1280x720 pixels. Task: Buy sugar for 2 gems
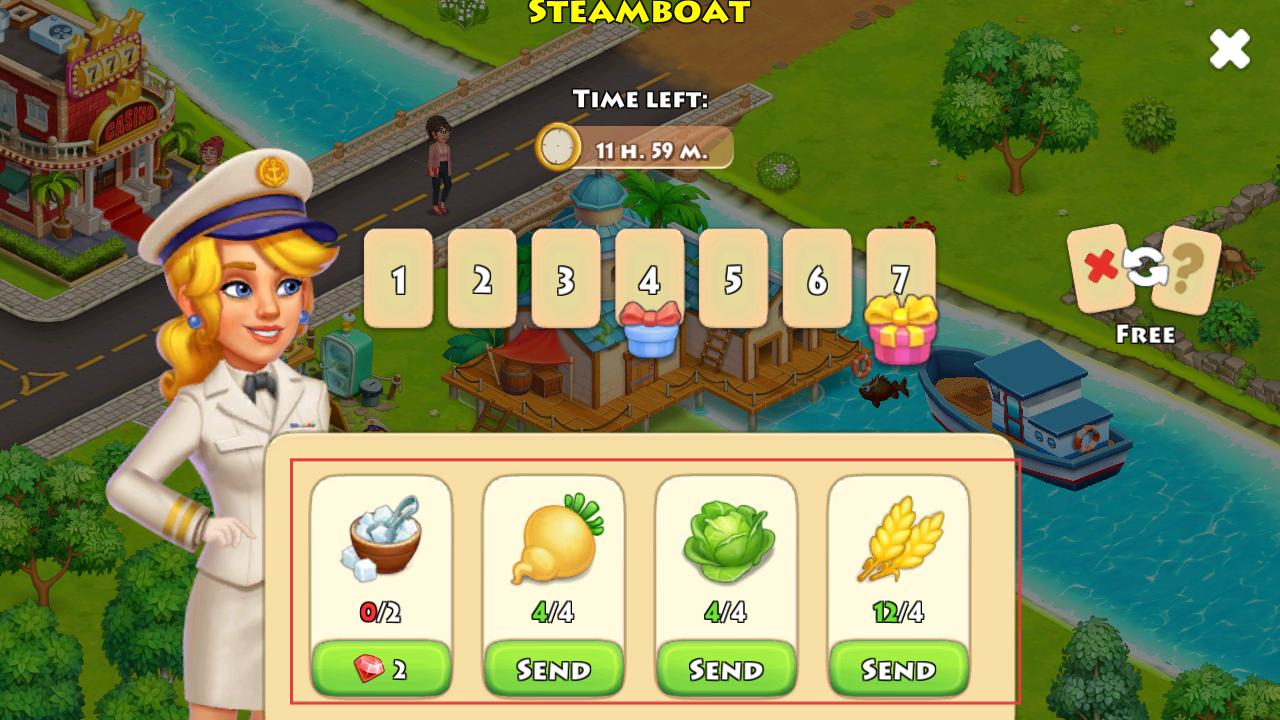381,669
